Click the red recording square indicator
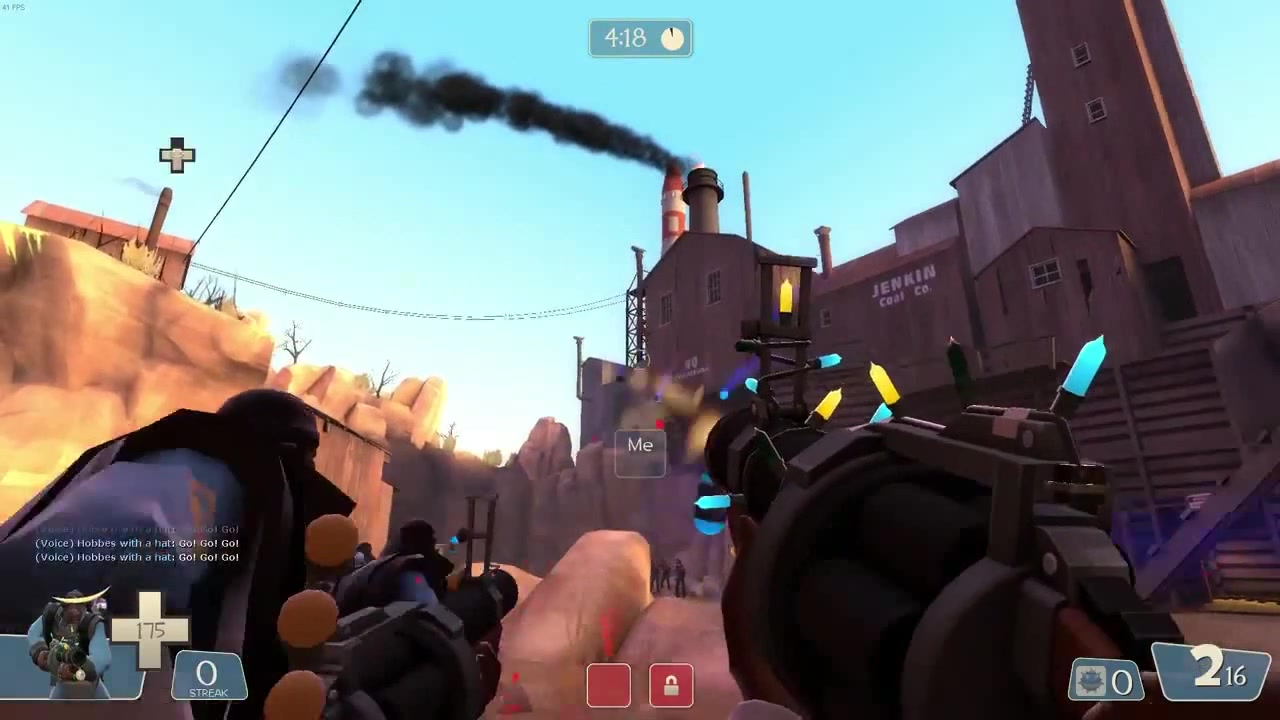The image size is (1280, 720). tap(609, 686)
